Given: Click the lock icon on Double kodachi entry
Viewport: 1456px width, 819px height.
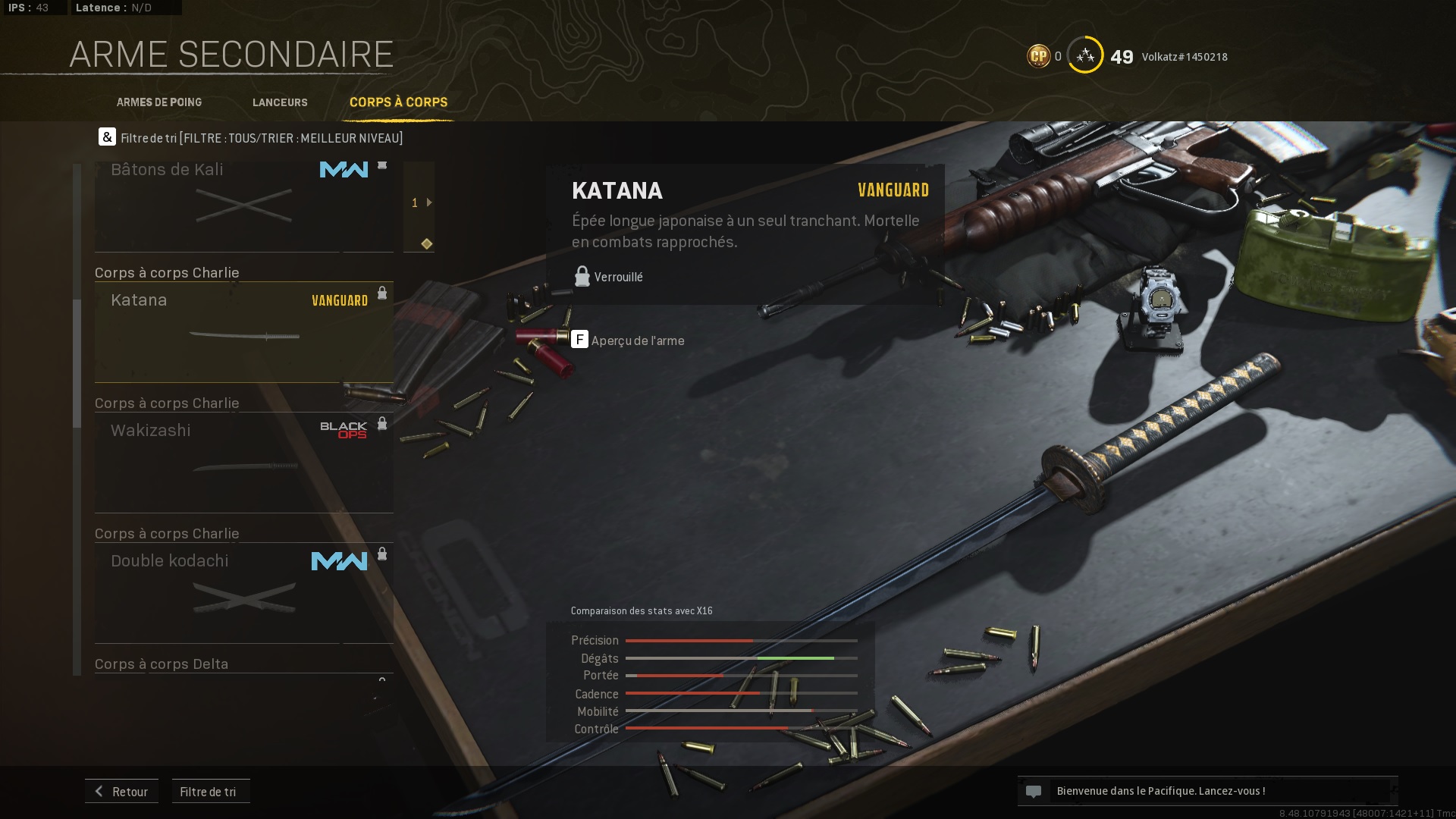Looking at the screenshot, I should click(383, 554).
